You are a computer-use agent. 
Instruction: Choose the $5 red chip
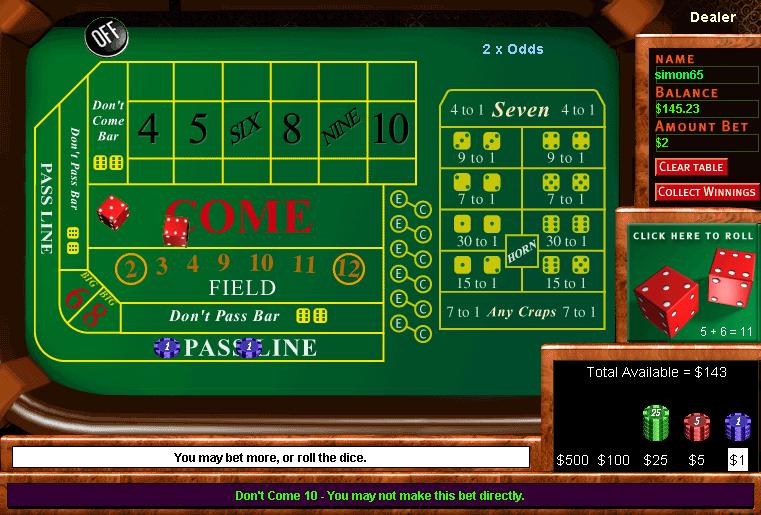point(695,428)
